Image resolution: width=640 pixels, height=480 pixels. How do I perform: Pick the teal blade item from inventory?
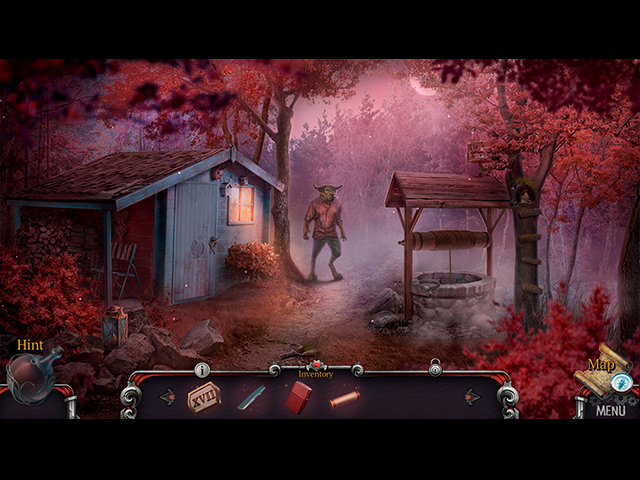pos(250,398)
